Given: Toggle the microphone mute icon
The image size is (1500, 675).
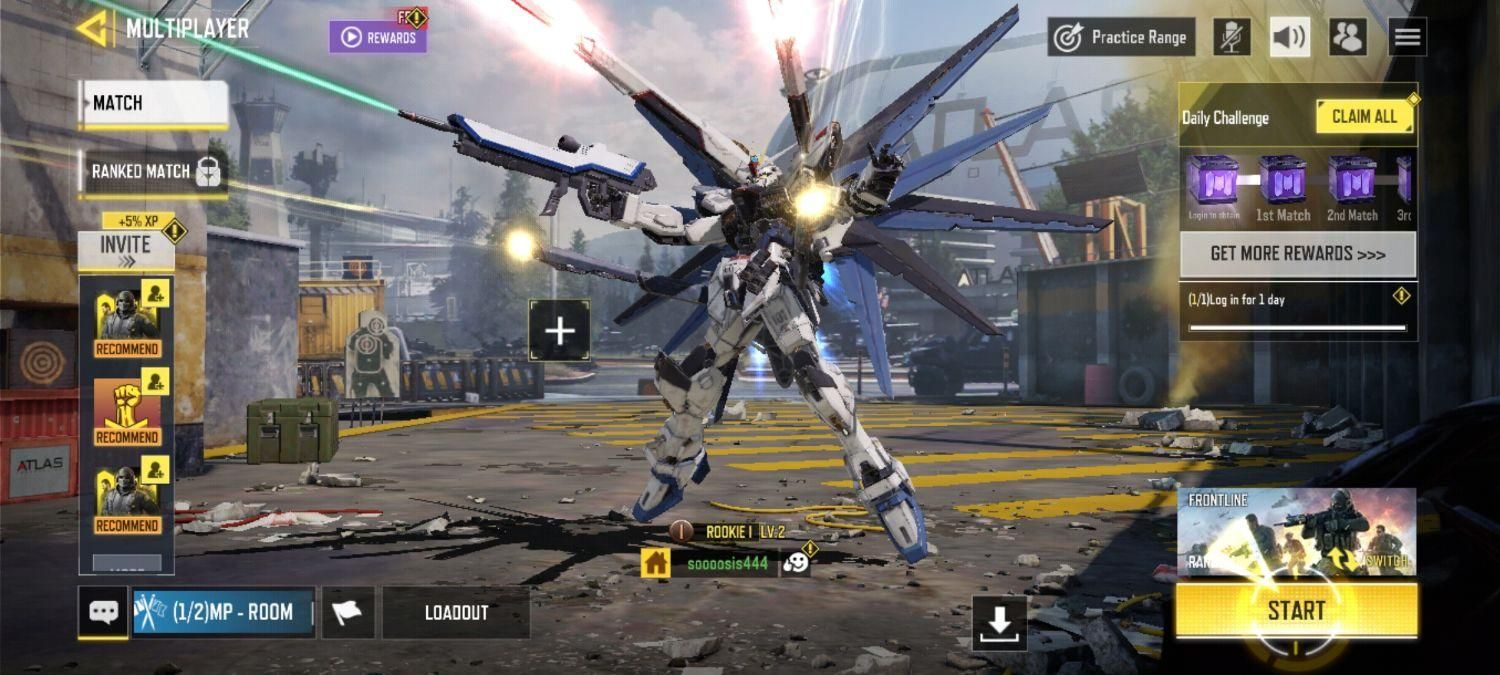Looking at the screenshot, I should point(1232,38).
